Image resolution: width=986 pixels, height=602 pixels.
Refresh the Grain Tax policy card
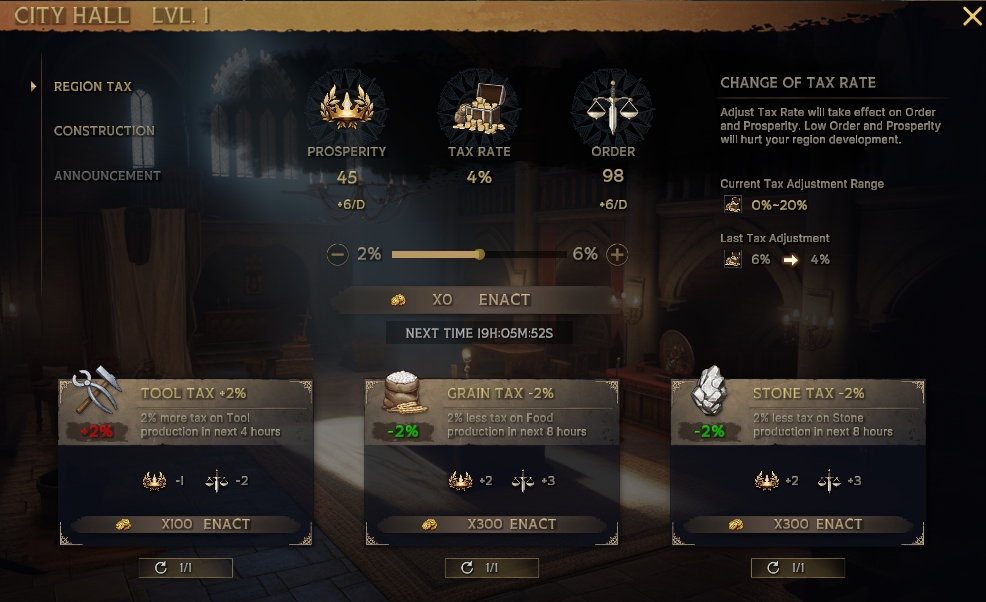(x=492, y=568)
